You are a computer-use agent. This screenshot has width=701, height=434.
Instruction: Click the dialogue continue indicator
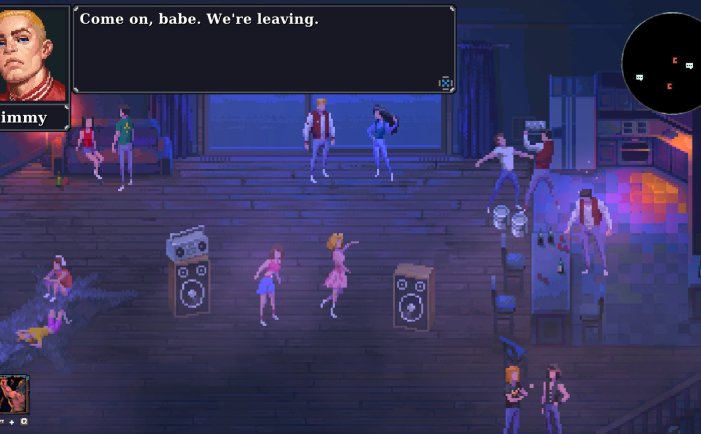tap(445, 83)
